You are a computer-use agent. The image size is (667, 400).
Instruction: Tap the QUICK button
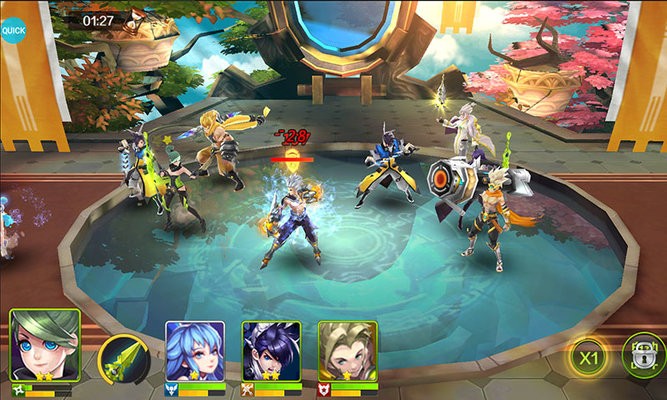tap(13, 29)
